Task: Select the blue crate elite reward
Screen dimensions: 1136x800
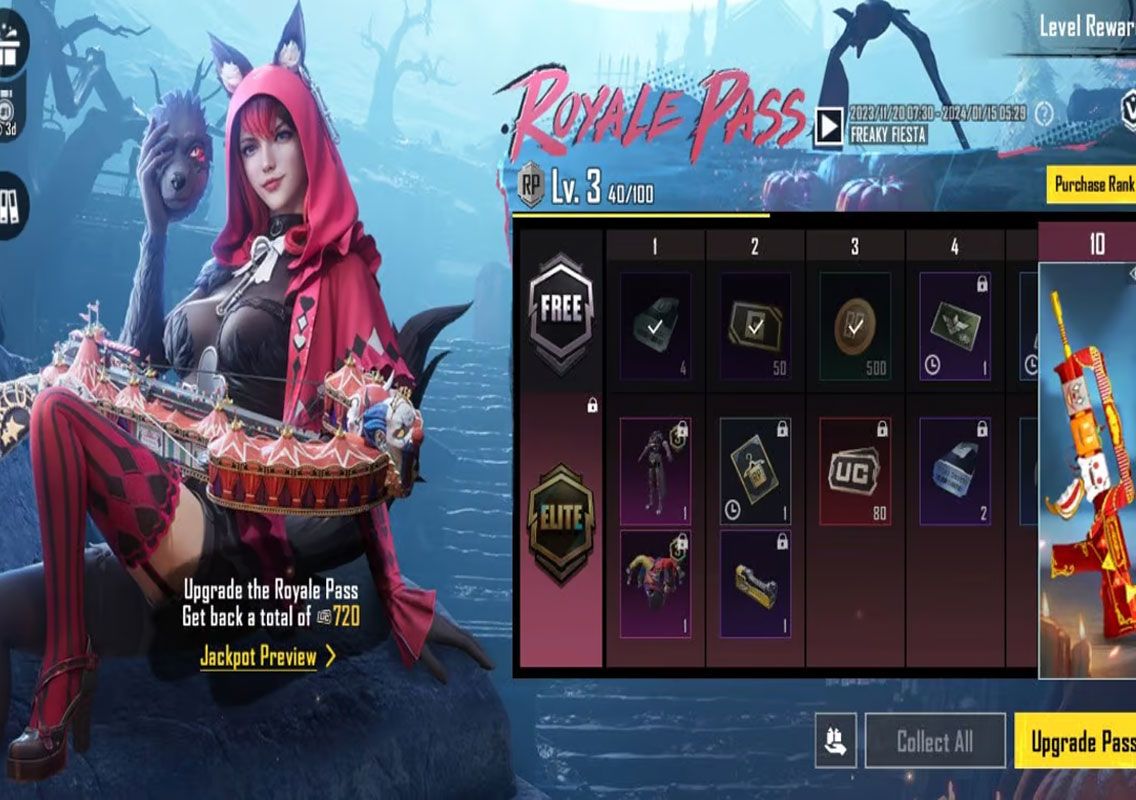Action: [954, 471]
